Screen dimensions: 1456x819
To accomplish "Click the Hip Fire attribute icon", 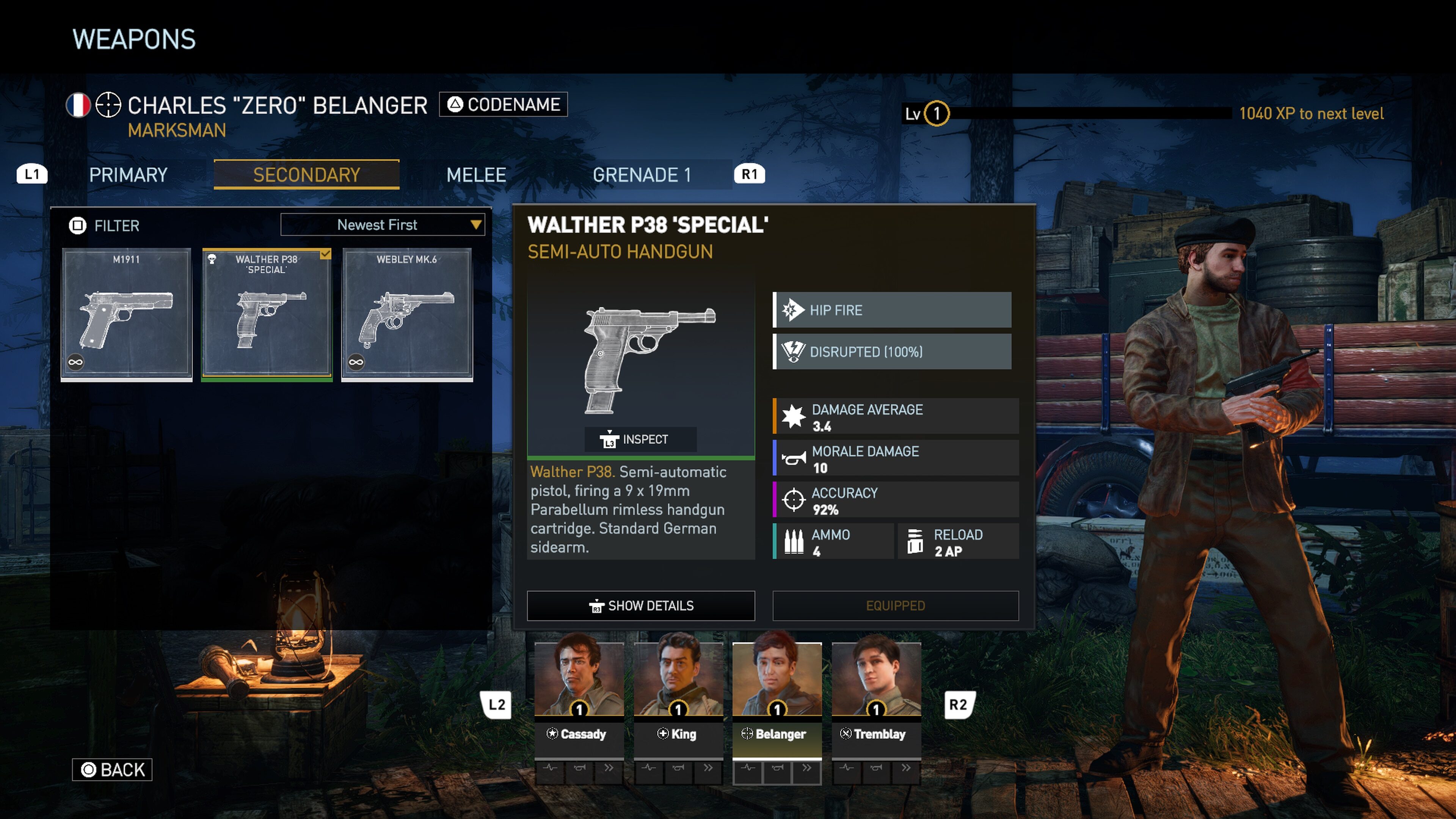I will point(793,310).
